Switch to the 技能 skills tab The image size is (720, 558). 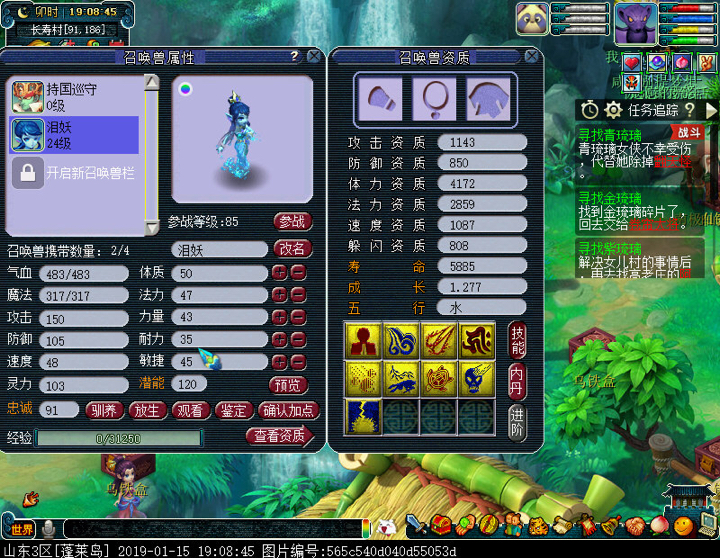tap(517, 340)
